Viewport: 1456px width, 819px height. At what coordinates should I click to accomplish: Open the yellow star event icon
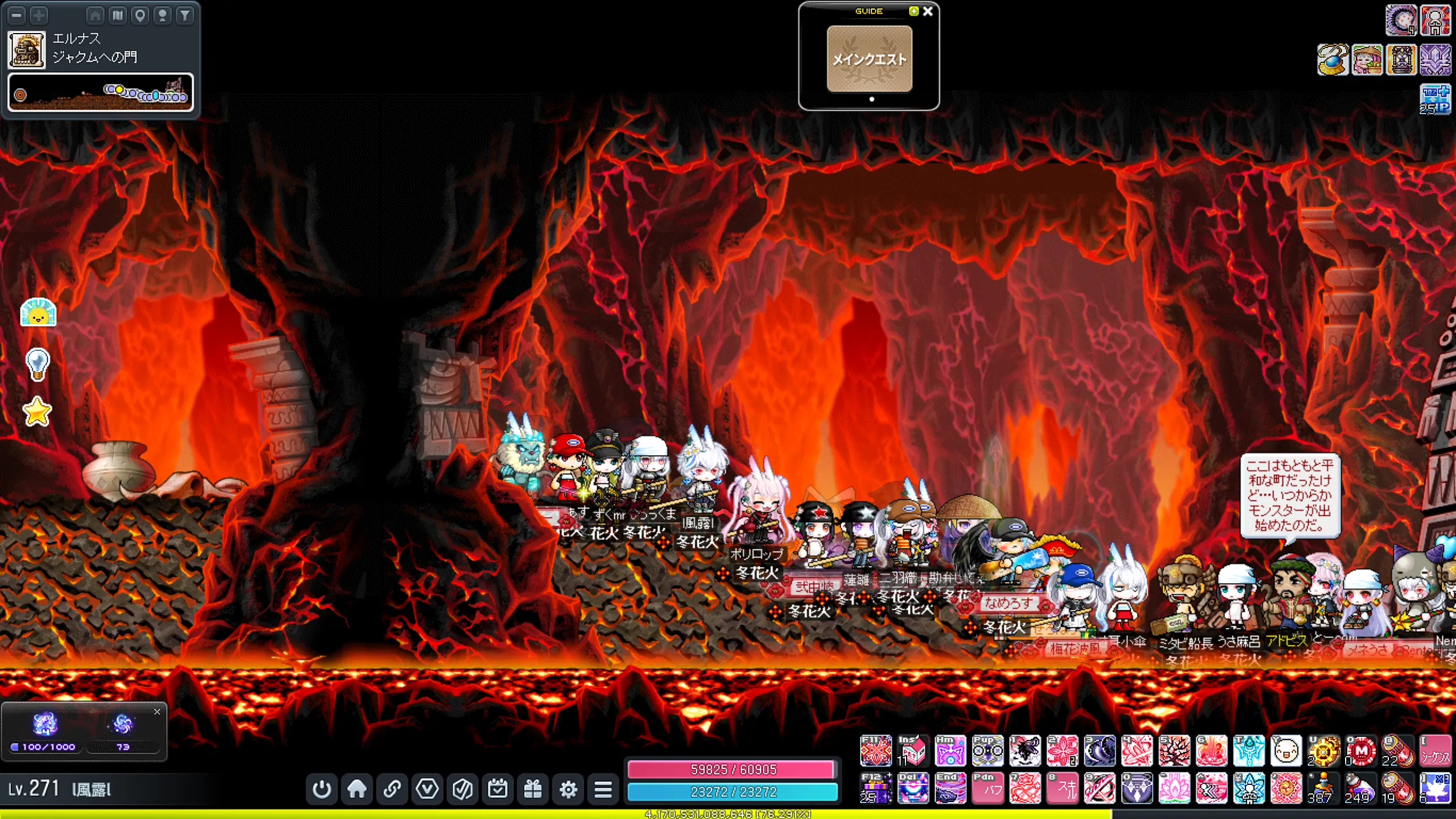click(38, 411)
